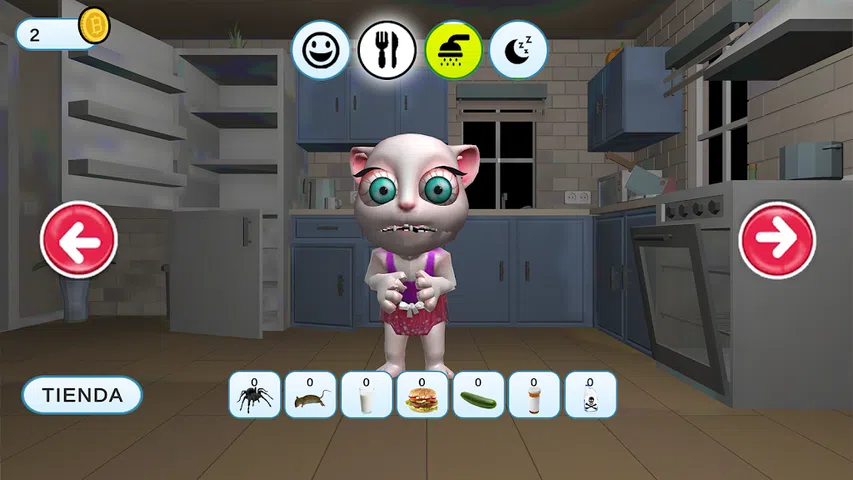The height and width of the screenshot is (480, 853).
Task: Select the spider food slot
Action: [x=254, y=395]
